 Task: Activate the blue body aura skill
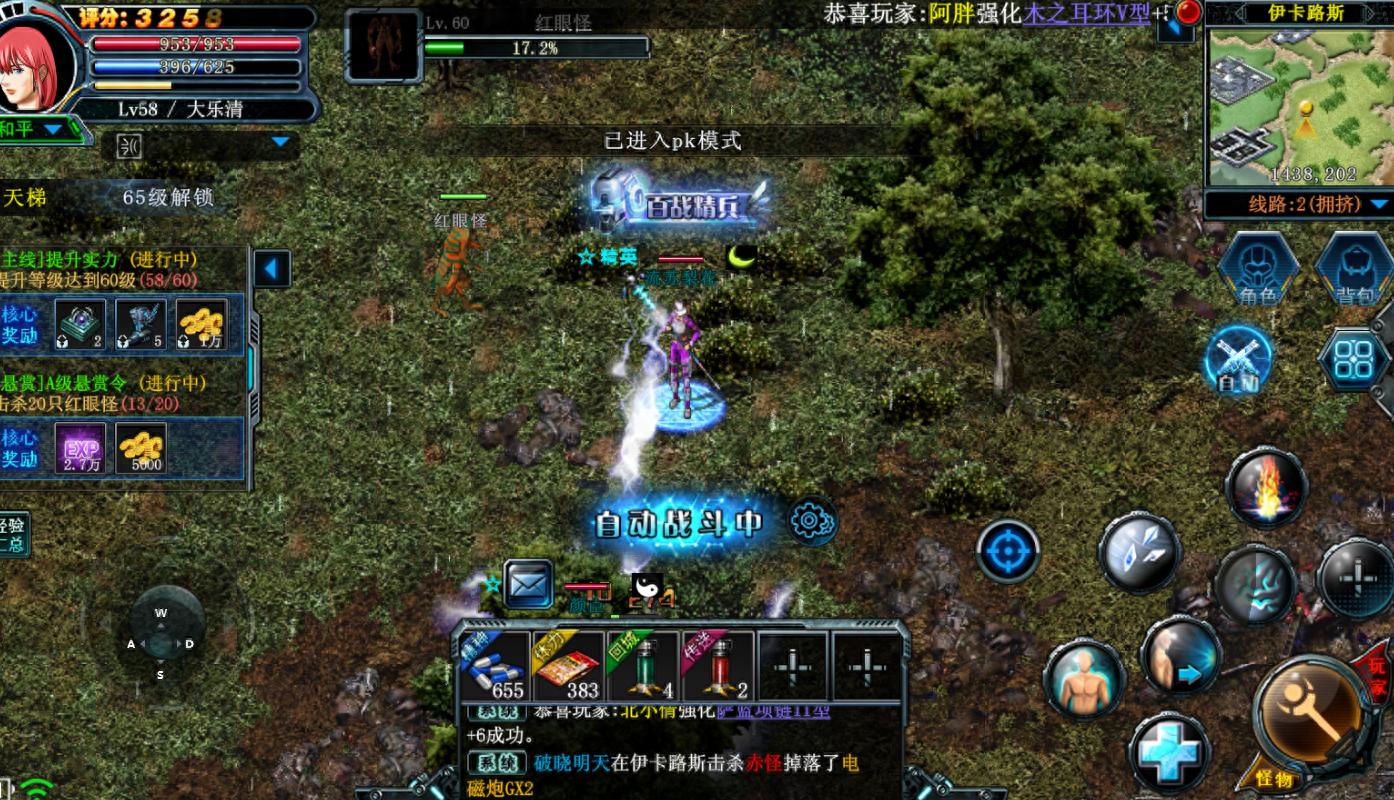click(x=1083, y=679)
